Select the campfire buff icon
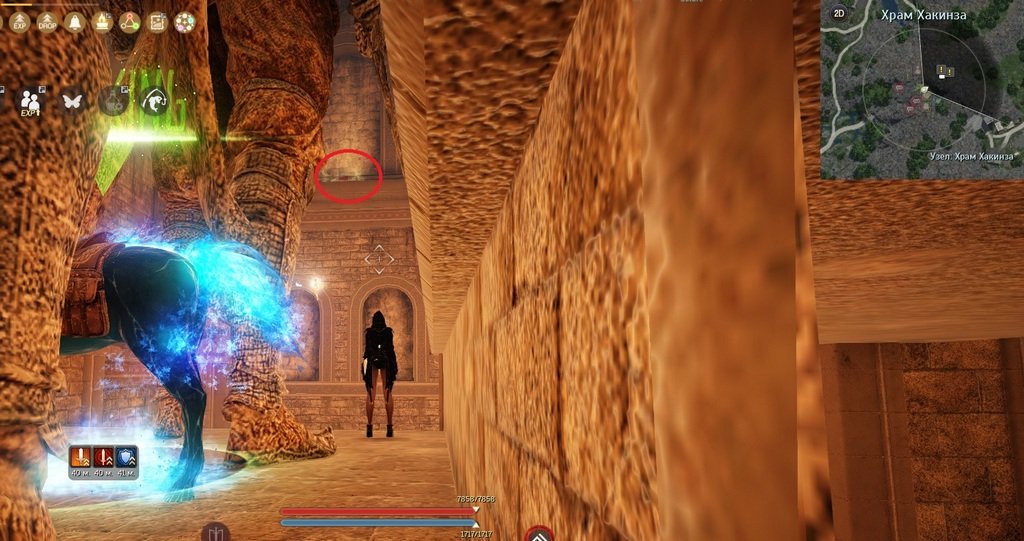Image resolution: width=1024 pixels, height=541 pixels. pos(102,21)
